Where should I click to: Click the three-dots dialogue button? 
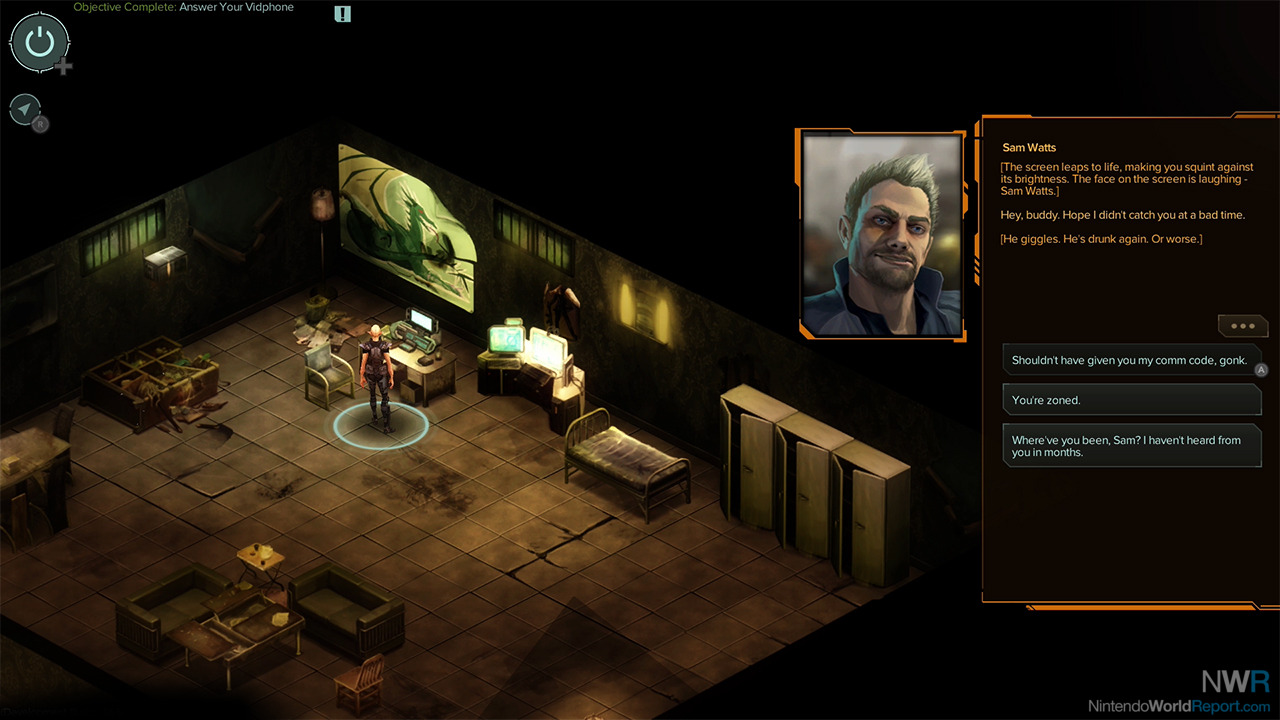pyautogui.click(x=1242, y=326)
